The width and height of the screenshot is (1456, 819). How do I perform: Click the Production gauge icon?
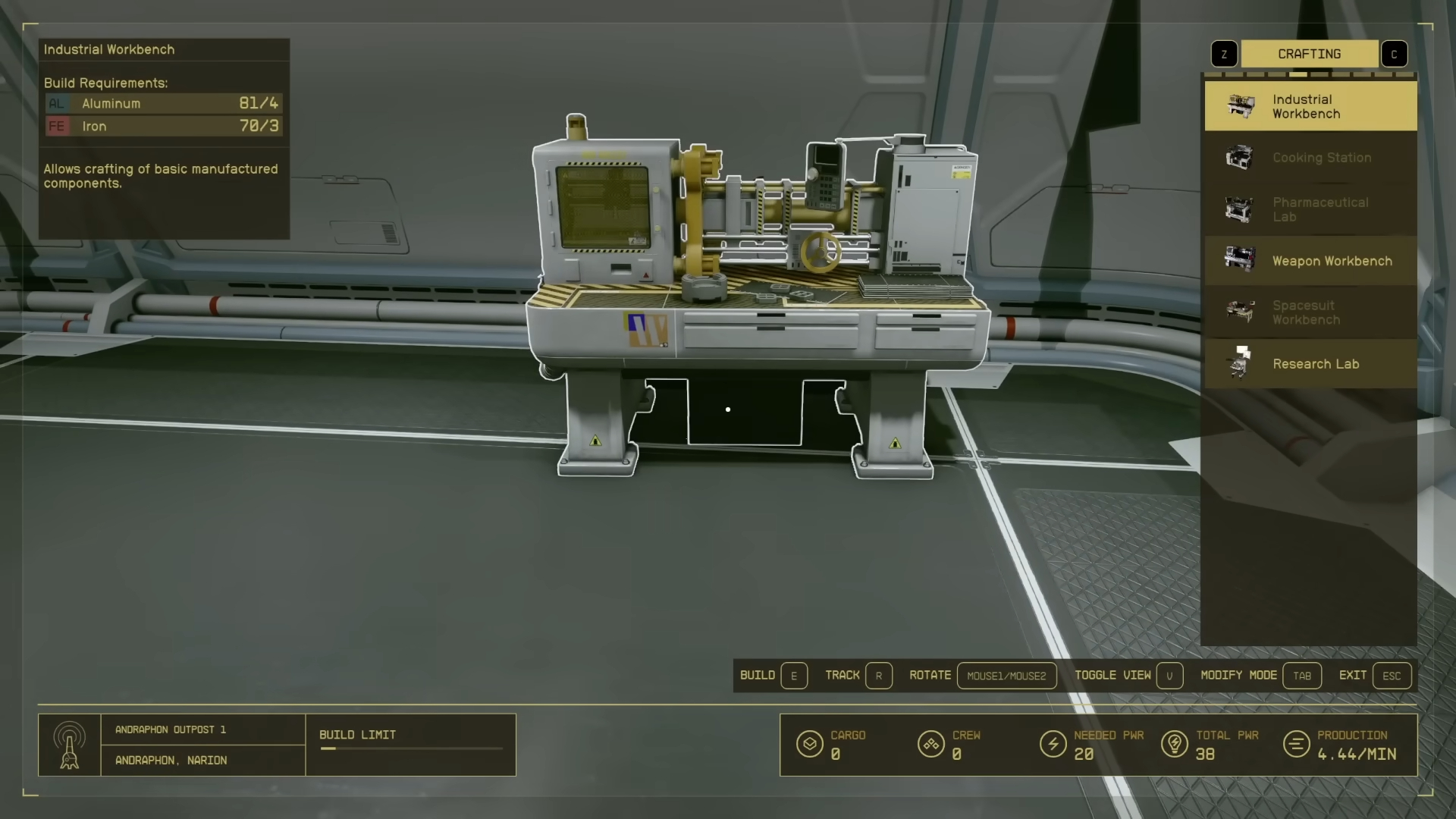[x=1295, y=744]
